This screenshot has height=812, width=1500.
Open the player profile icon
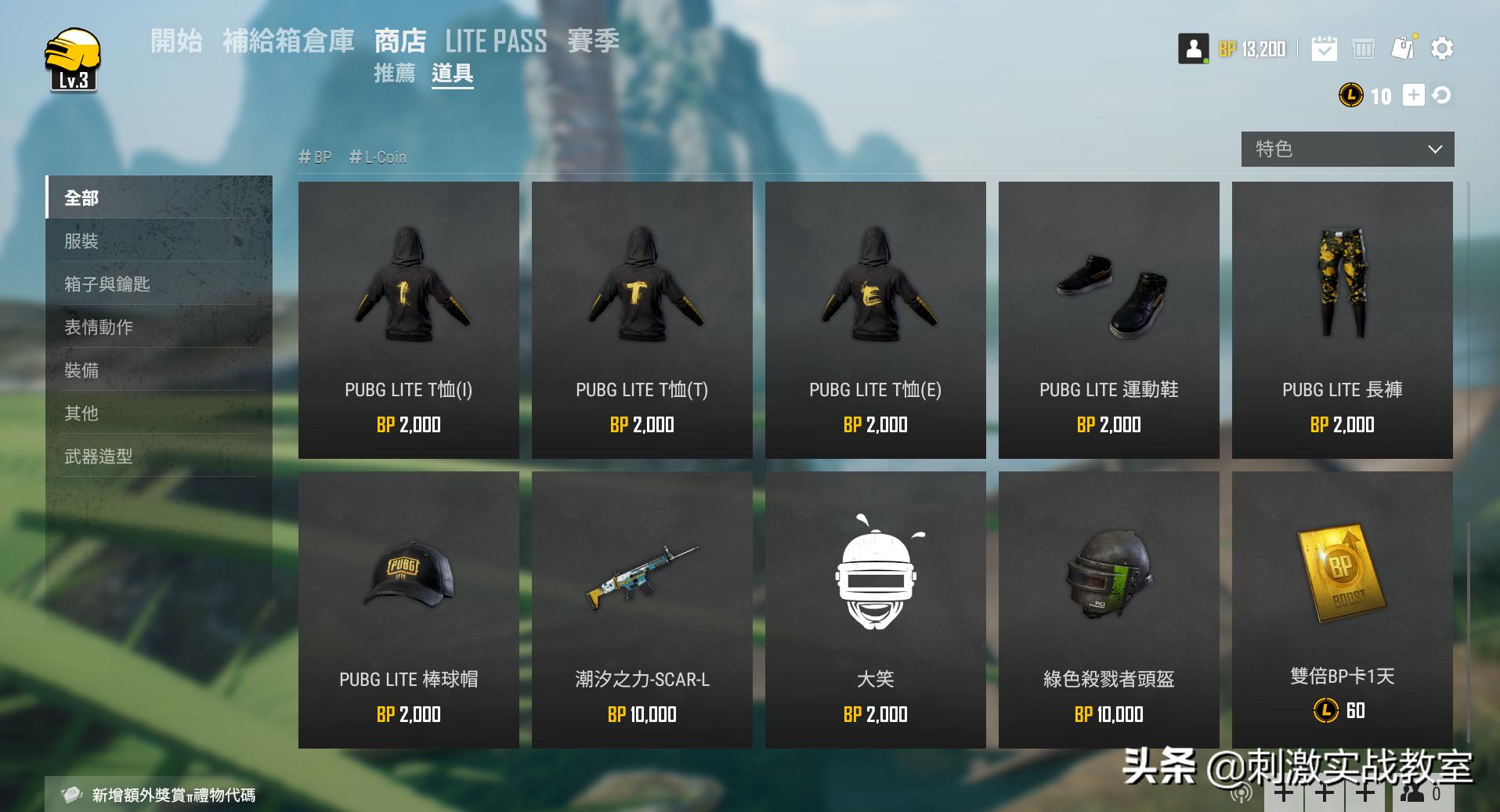pos(1191,49)
